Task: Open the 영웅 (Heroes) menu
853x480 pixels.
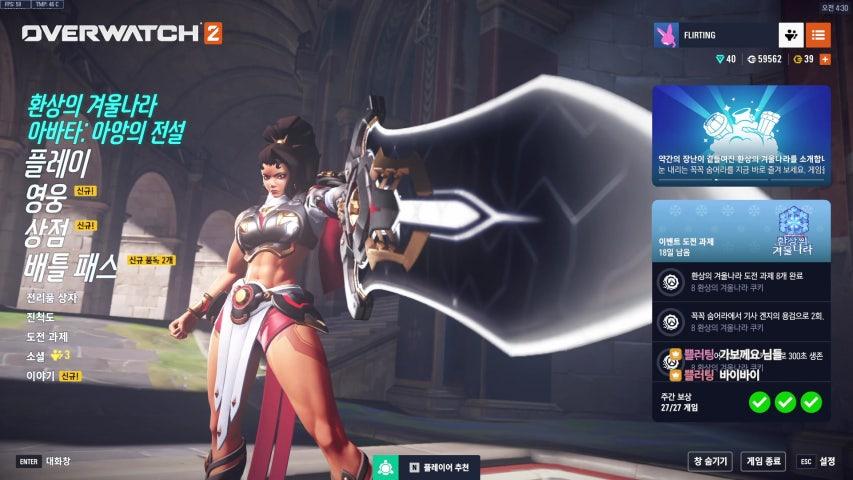Action: 44,197
